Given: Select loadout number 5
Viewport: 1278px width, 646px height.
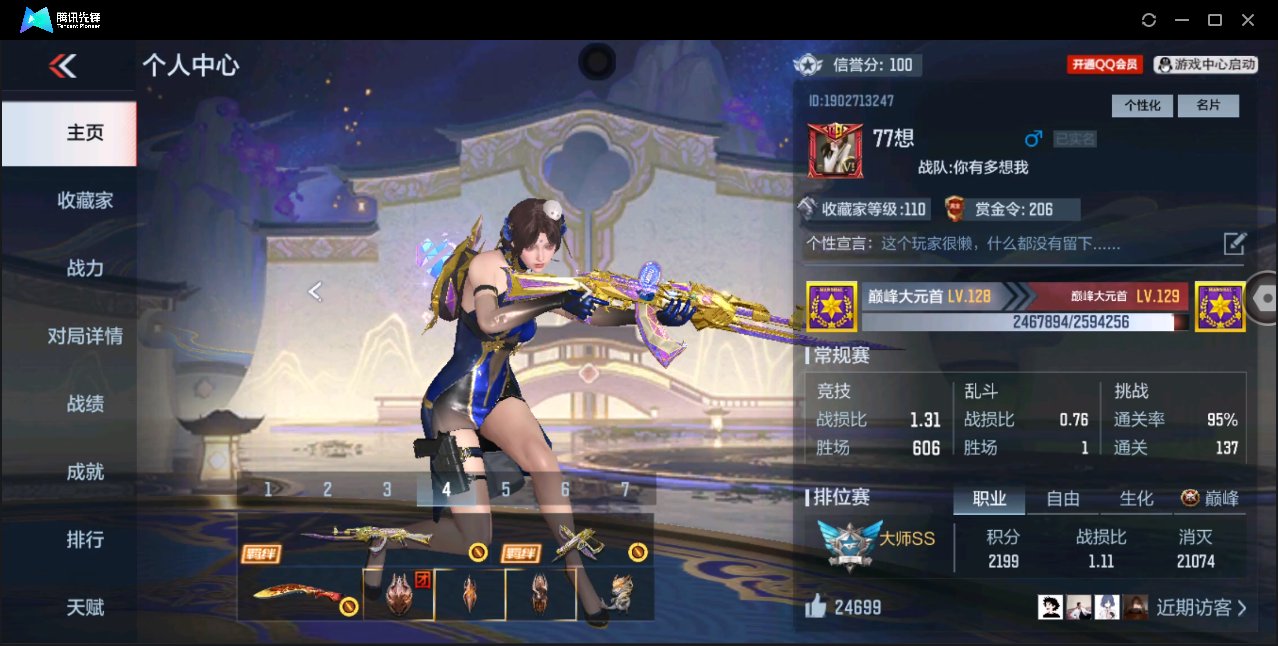Looking at the screenshot, I should click(506, 489).
